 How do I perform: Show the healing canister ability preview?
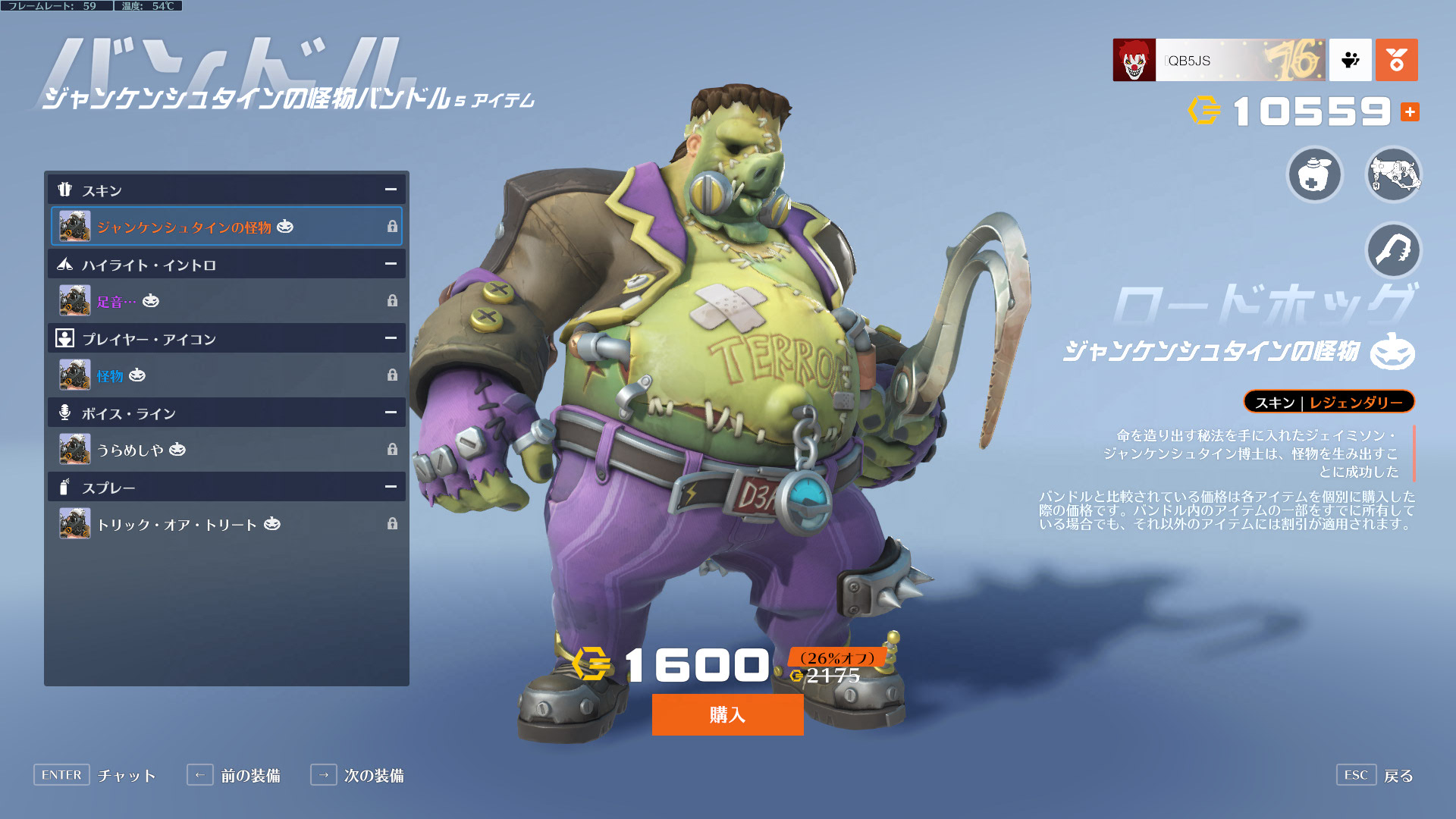(x=1315, y=175)
